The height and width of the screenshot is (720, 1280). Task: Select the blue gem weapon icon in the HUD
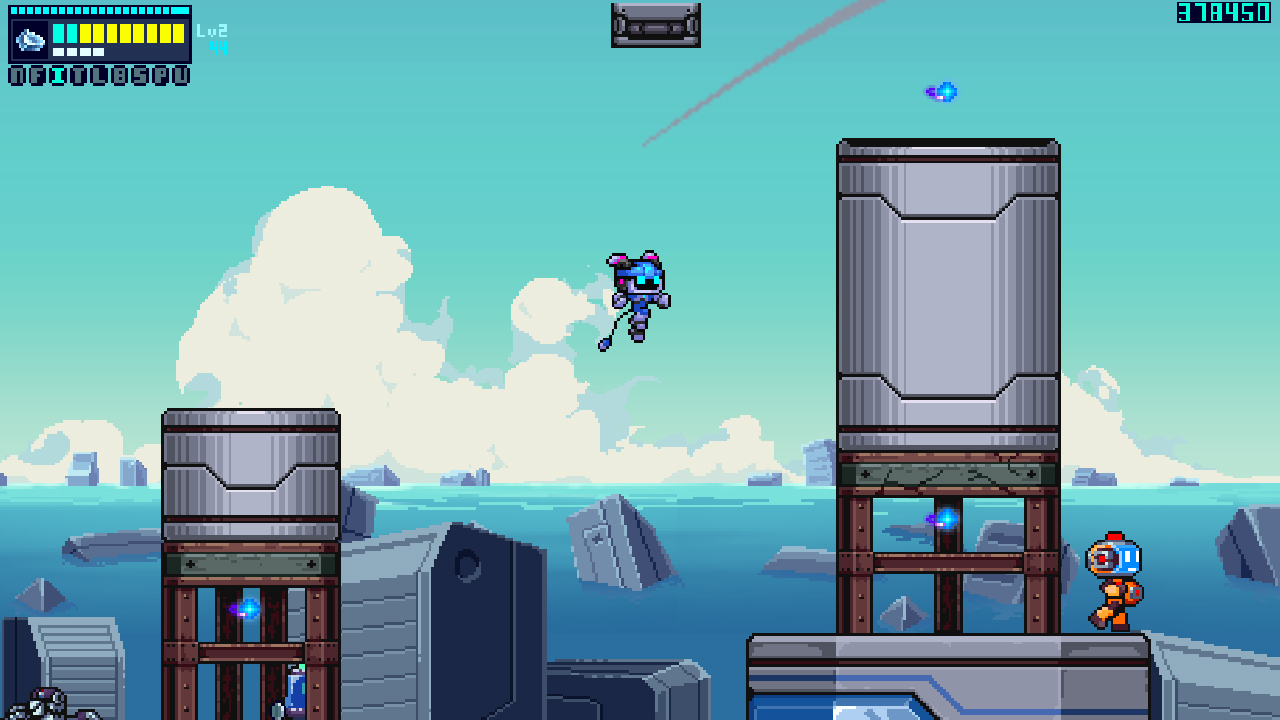click(x=30, y=38)
